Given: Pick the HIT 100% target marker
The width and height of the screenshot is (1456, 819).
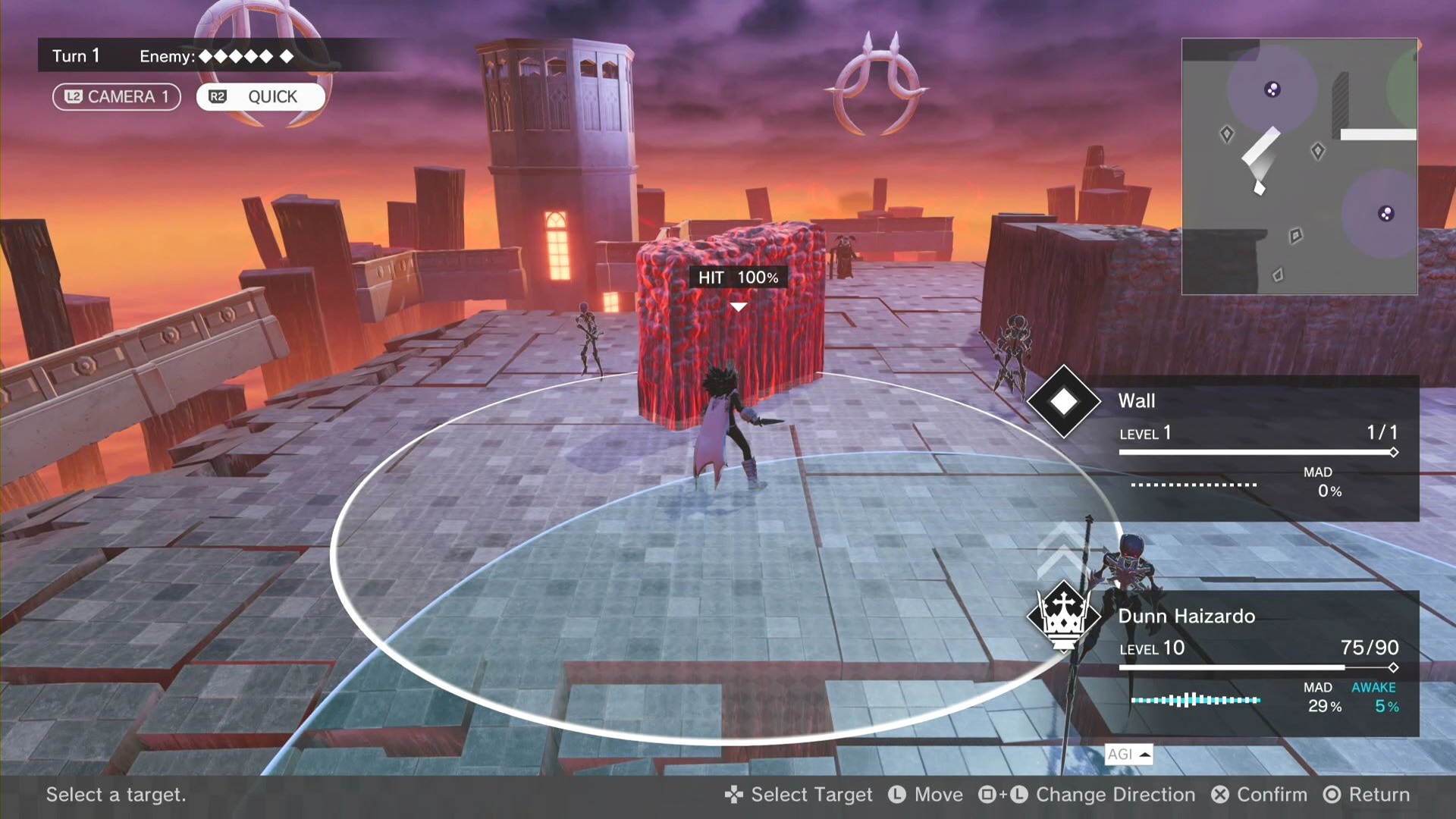Looking at the screenshot, I should tap(738, 278).
